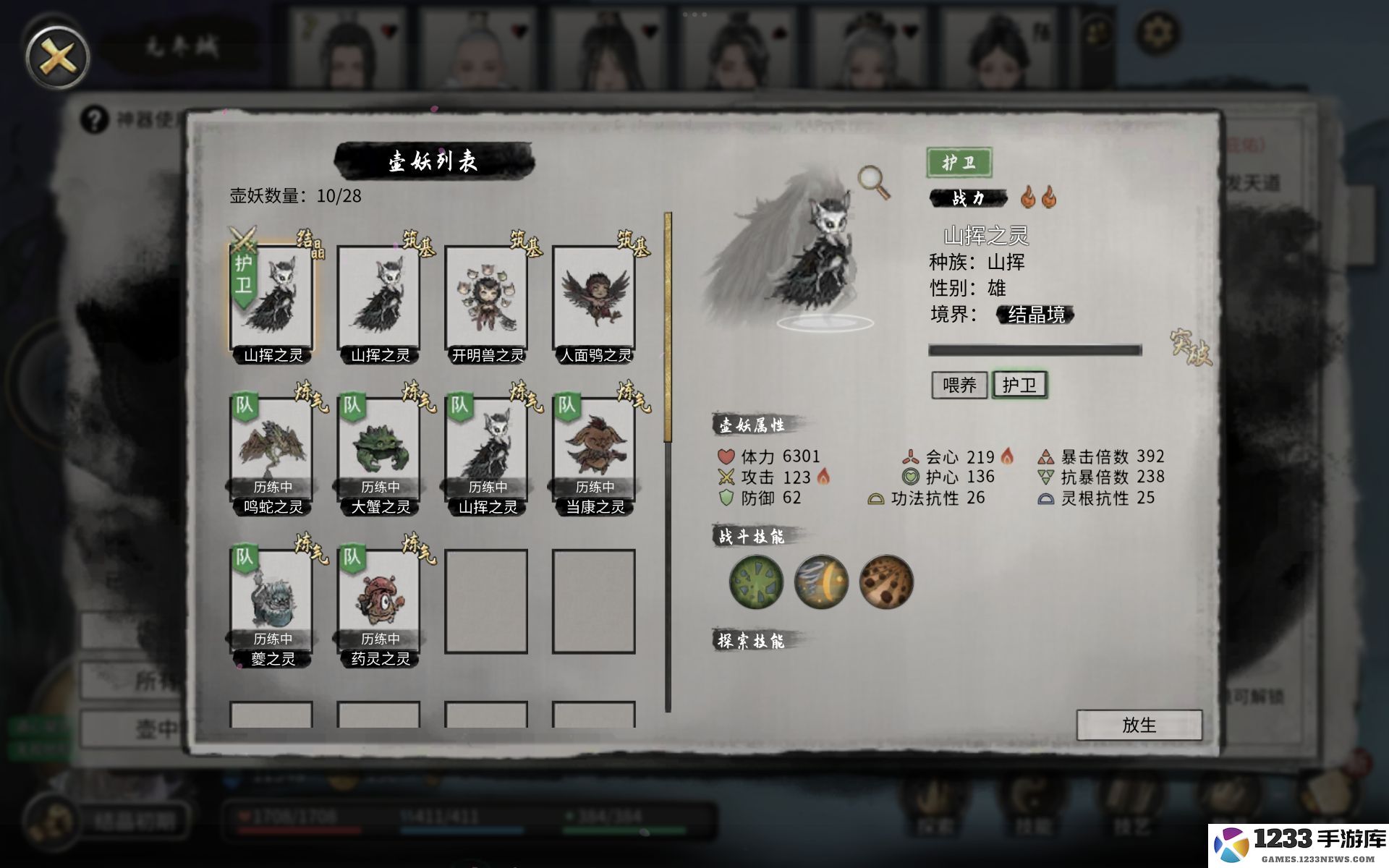Click the demon list scrollbar

click(668, 463)
